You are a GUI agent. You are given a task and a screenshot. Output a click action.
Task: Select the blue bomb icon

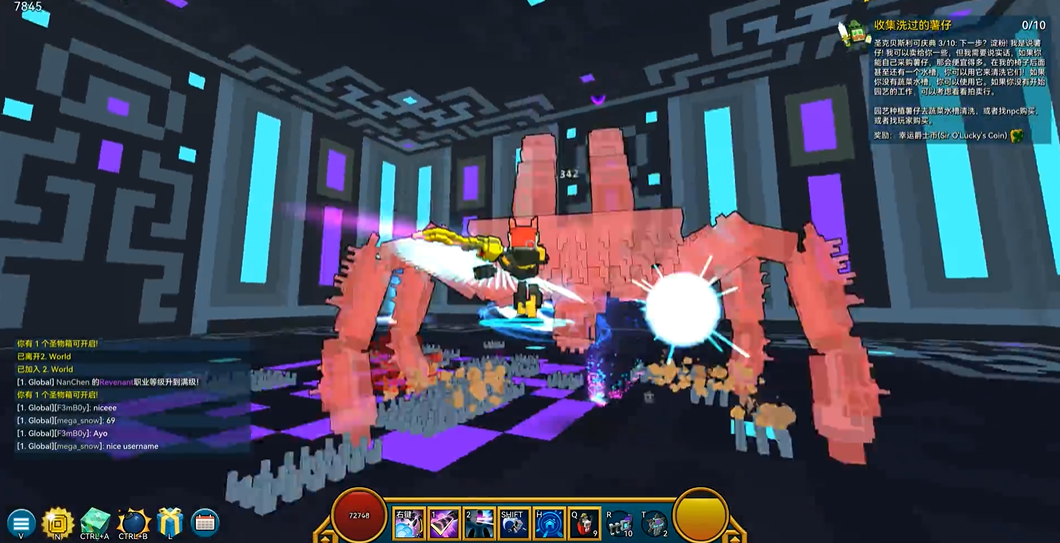coord(133,522)
